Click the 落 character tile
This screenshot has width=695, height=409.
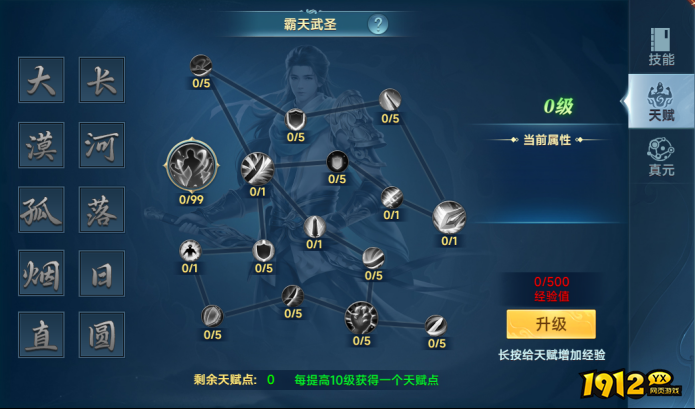tap(102, 210)
